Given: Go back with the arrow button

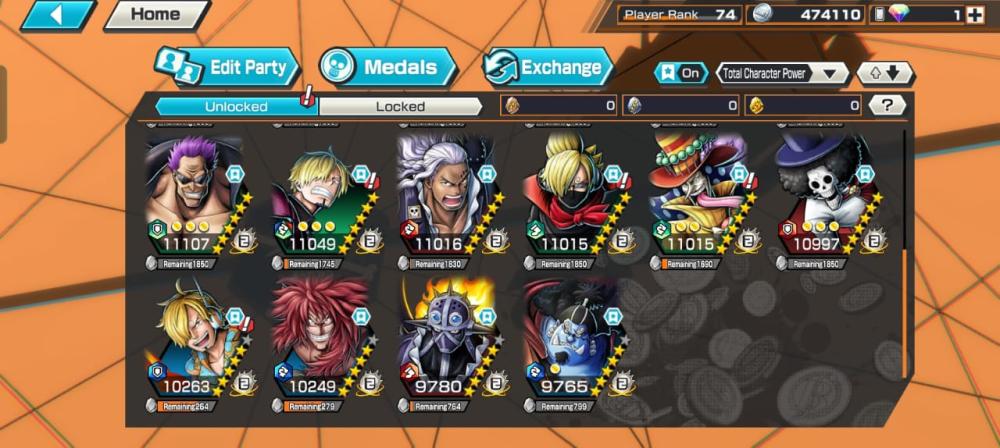Looking at the screenshot, I should (x=56, y=14).
